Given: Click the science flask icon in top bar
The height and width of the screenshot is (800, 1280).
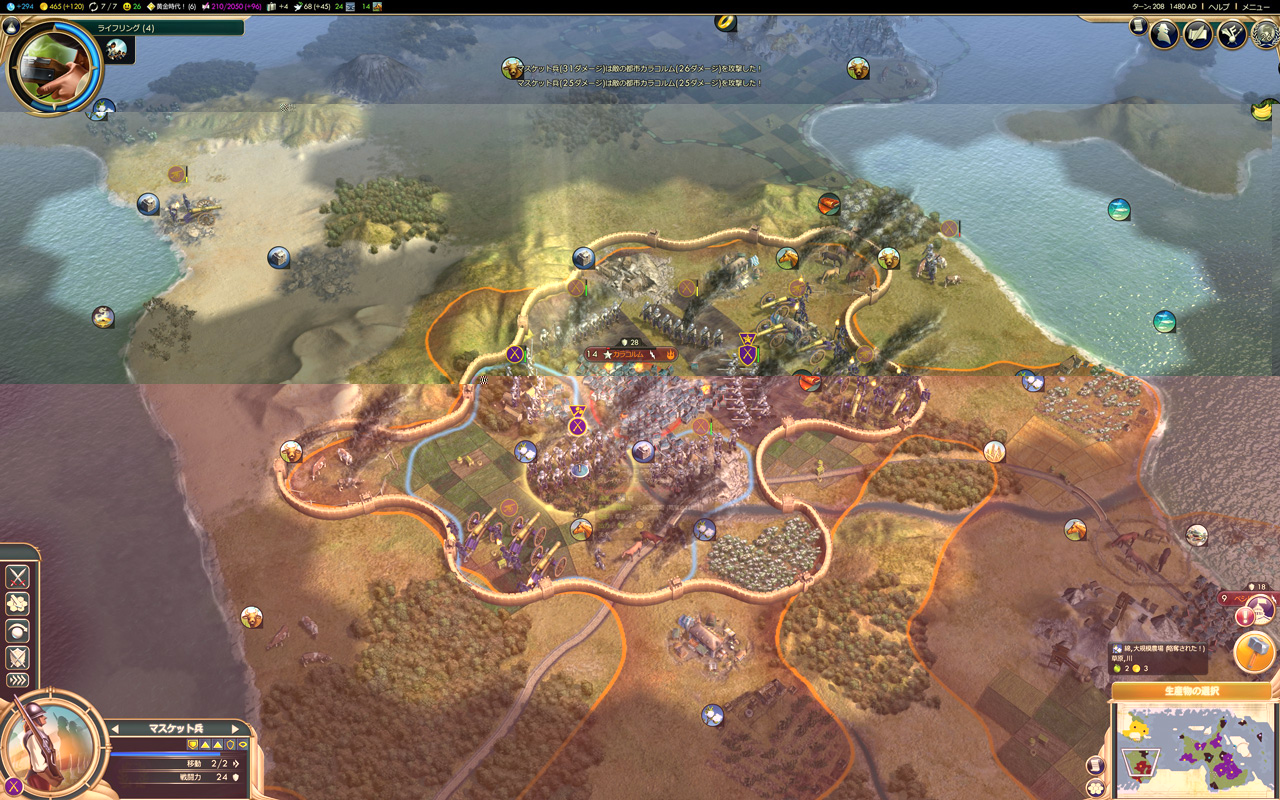Looking at the screenshot, I should pyautogui.click(x=10, y=8).
